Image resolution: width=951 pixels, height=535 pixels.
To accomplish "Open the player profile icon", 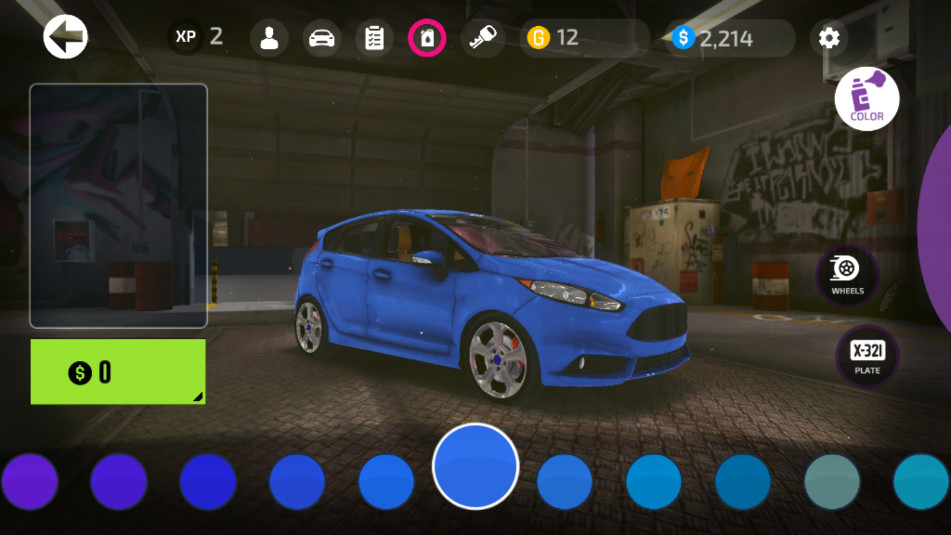I will [x=269, y=38].
